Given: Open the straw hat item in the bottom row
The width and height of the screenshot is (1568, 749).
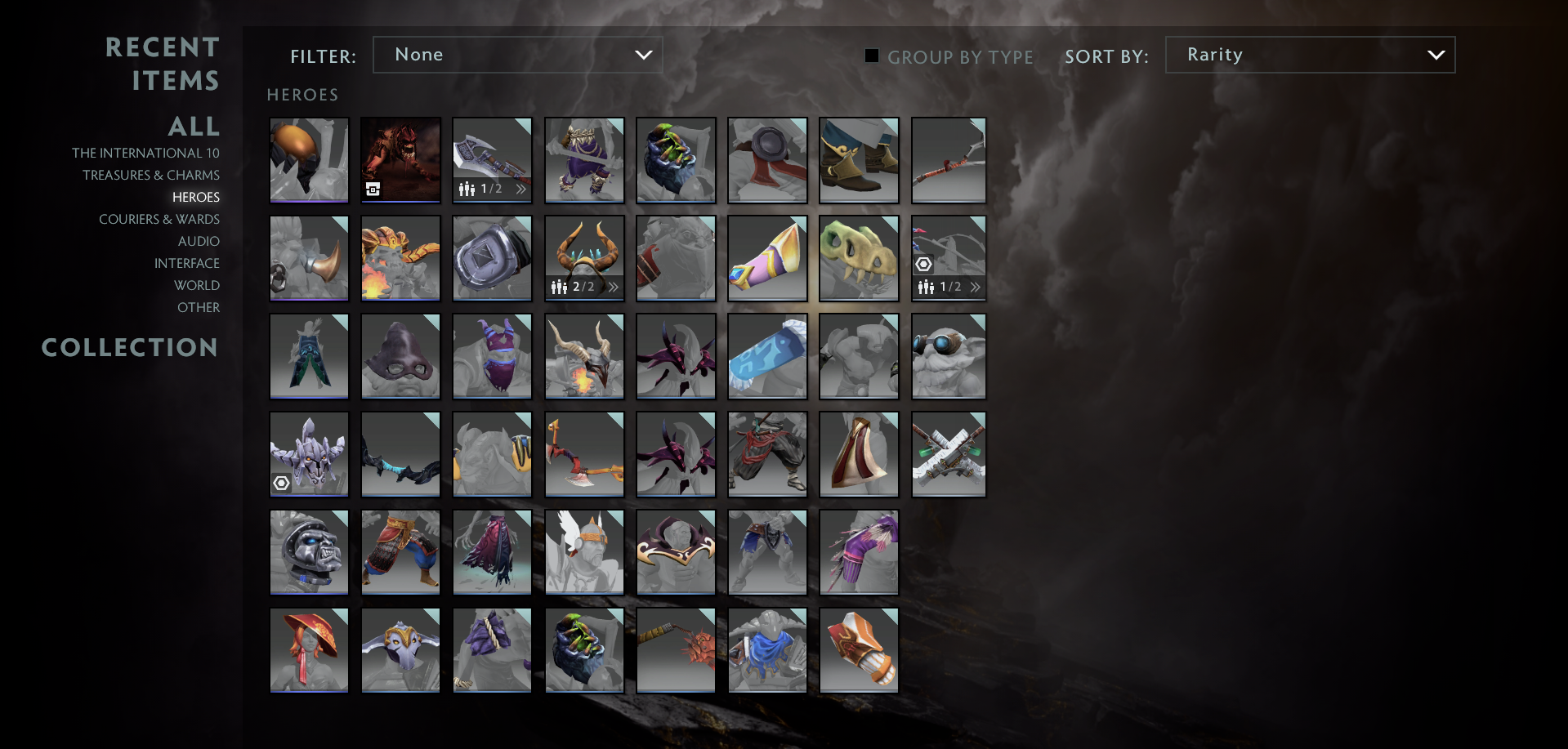Looking at the screenshot, I should pyautogui.click(x=309, y=649).
